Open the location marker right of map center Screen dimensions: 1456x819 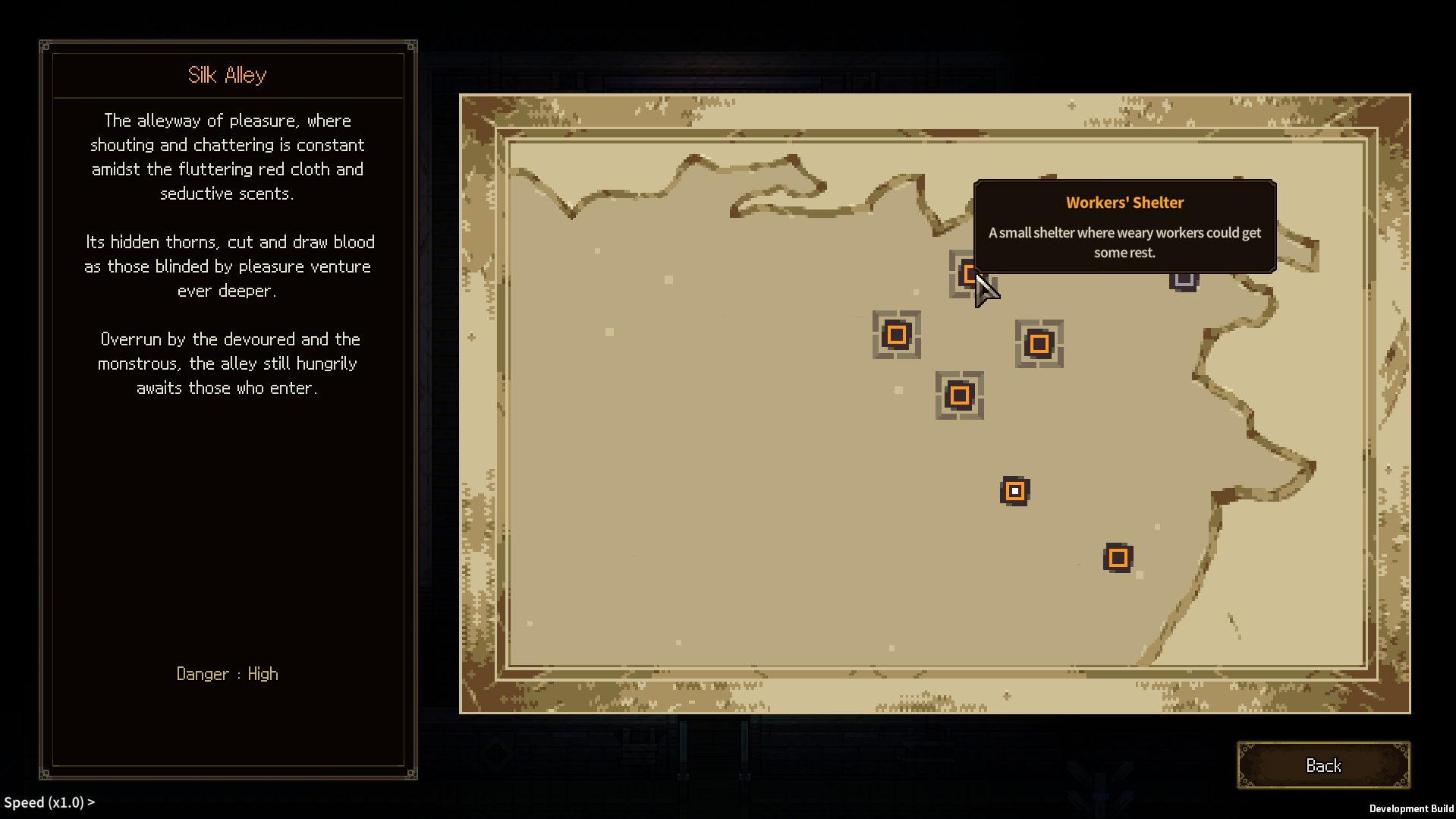[1039, 345]
